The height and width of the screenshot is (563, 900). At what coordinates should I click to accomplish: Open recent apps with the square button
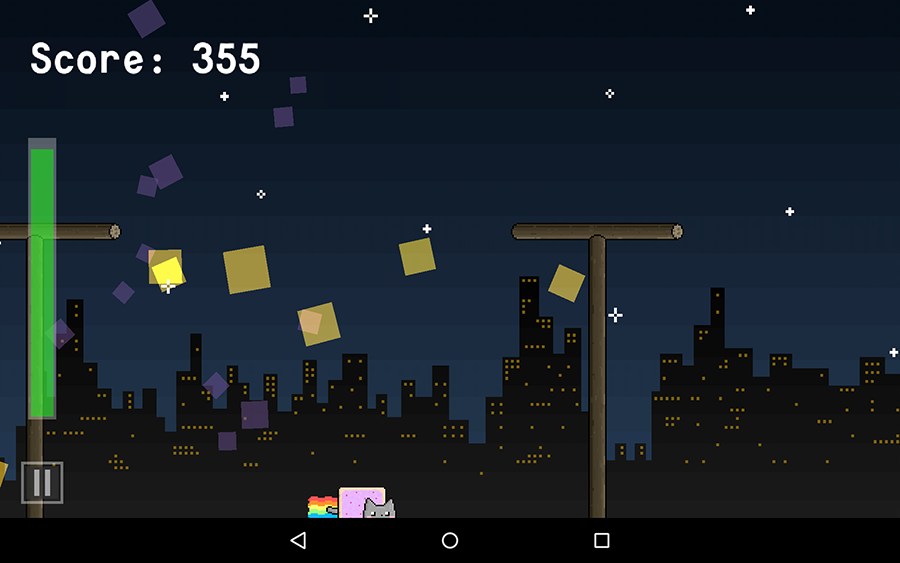[601, 540]
